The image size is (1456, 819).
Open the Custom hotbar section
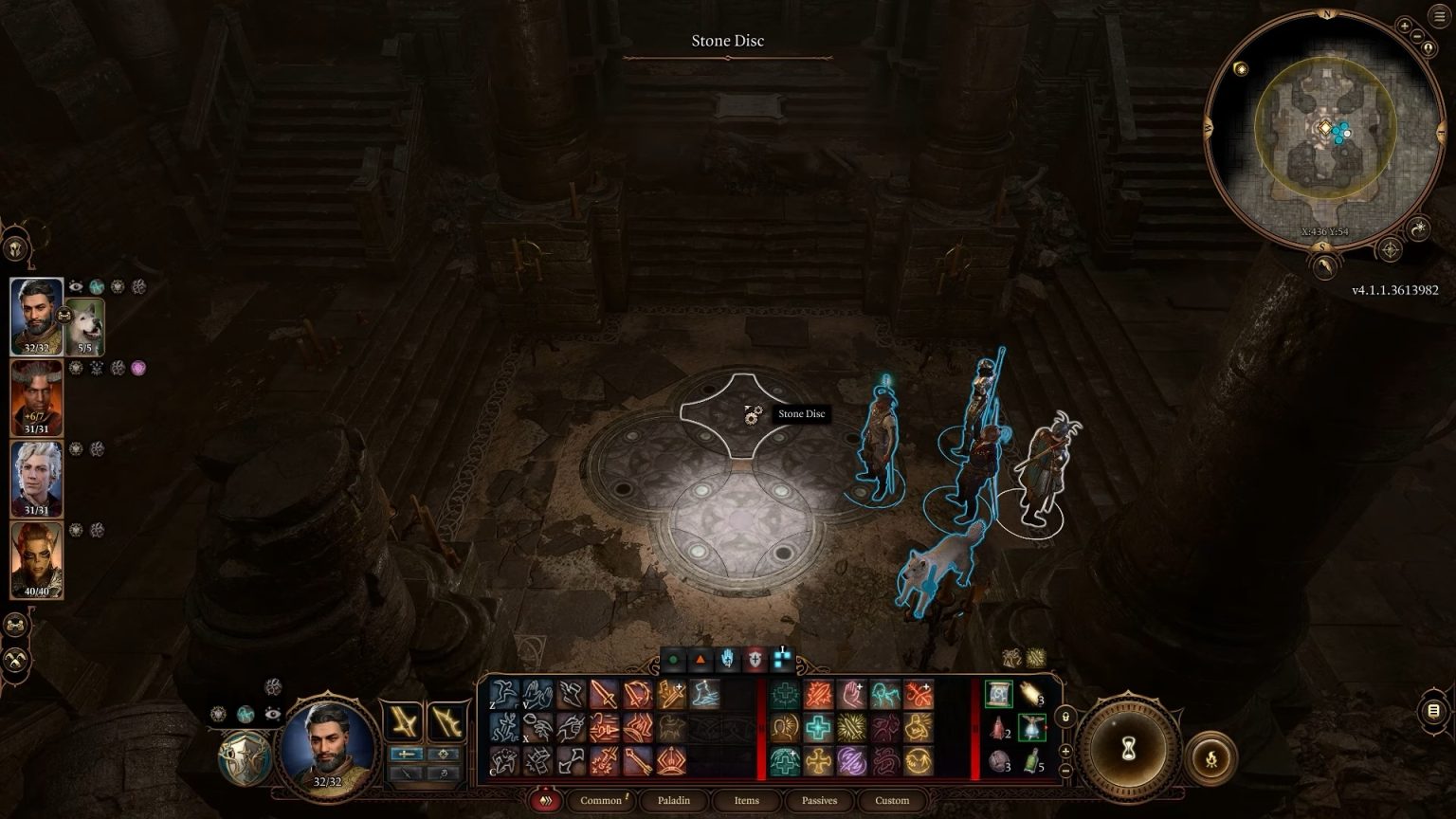point(892,799)
